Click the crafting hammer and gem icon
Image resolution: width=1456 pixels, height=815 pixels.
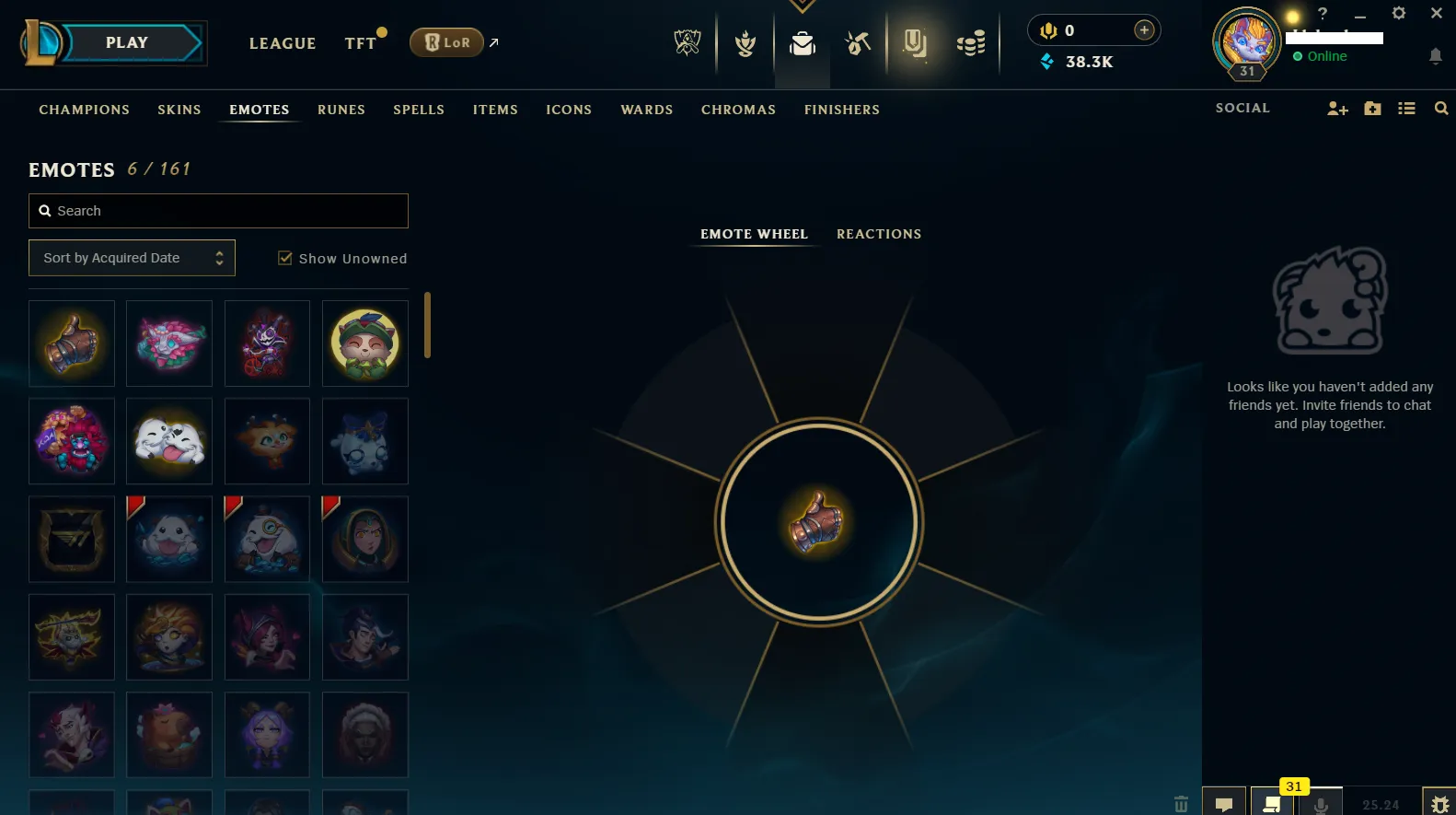coord(857,42)
